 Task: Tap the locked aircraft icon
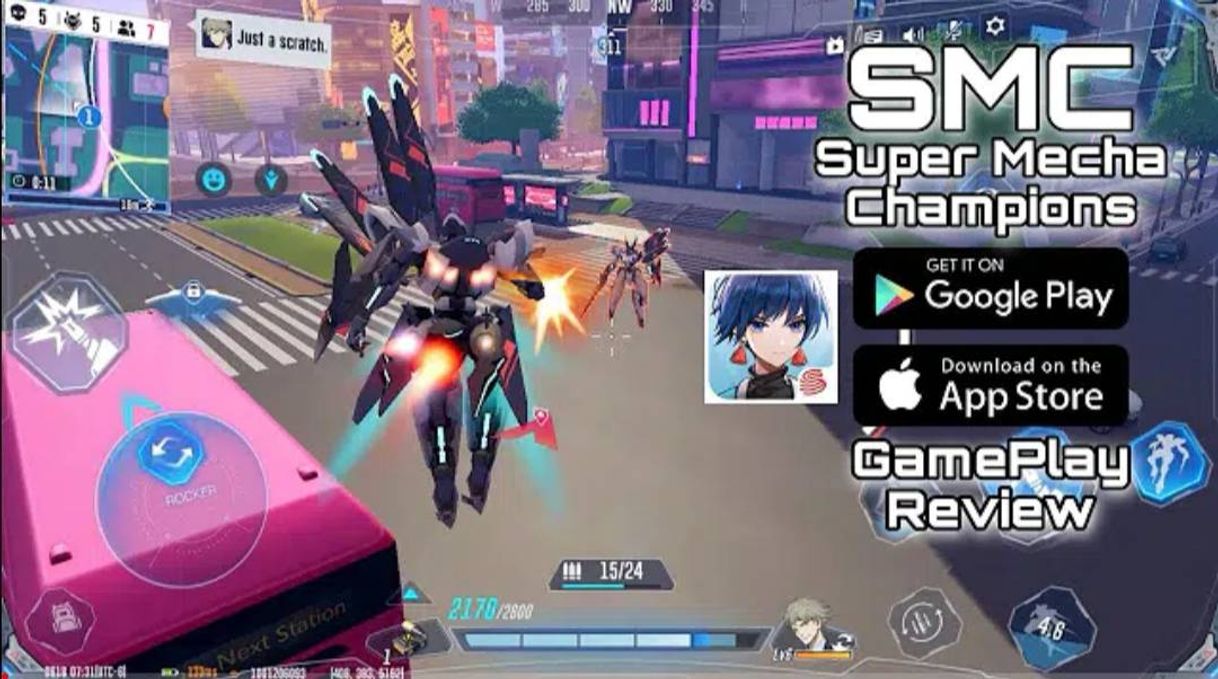(x=192, y=295)
